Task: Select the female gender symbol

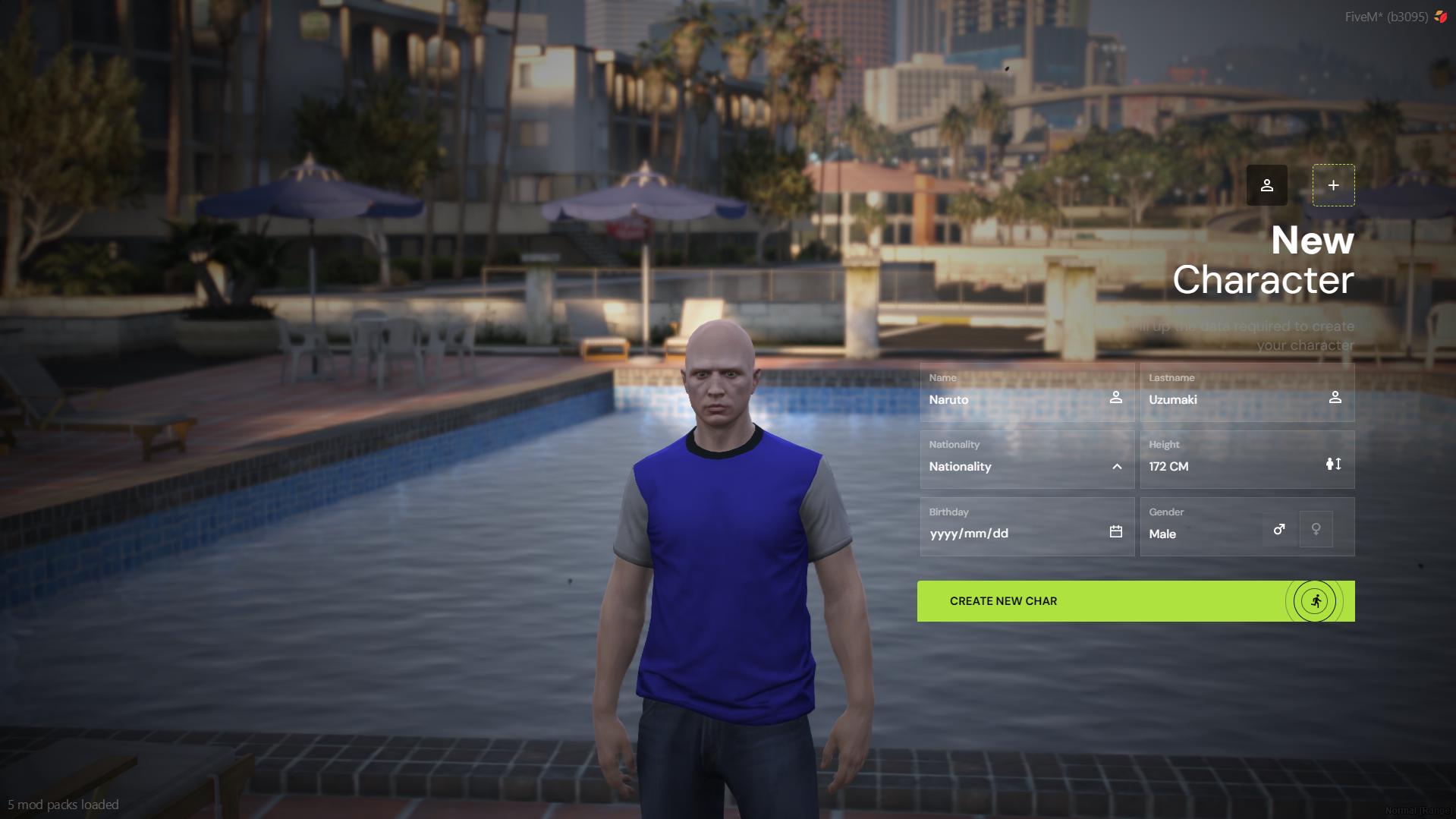Action: point(1316,529)
